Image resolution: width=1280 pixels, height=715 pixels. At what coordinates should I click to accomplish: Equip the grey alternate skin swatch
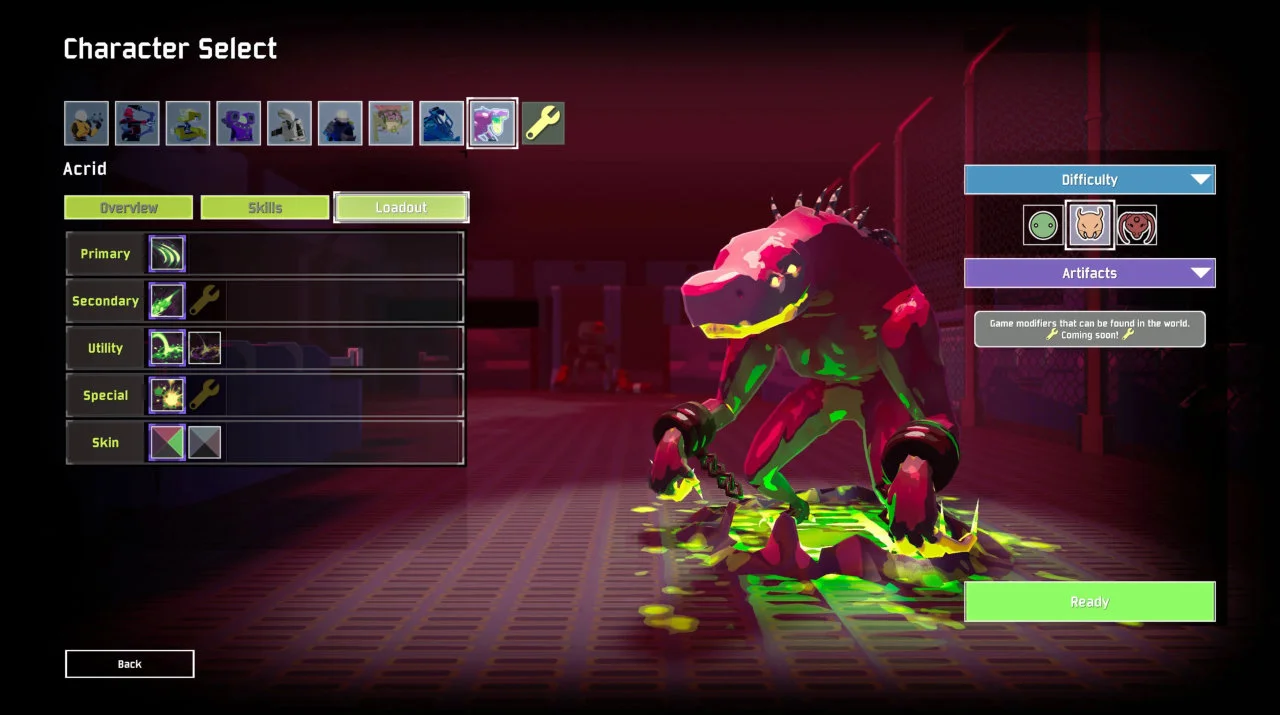click(205, 442)
